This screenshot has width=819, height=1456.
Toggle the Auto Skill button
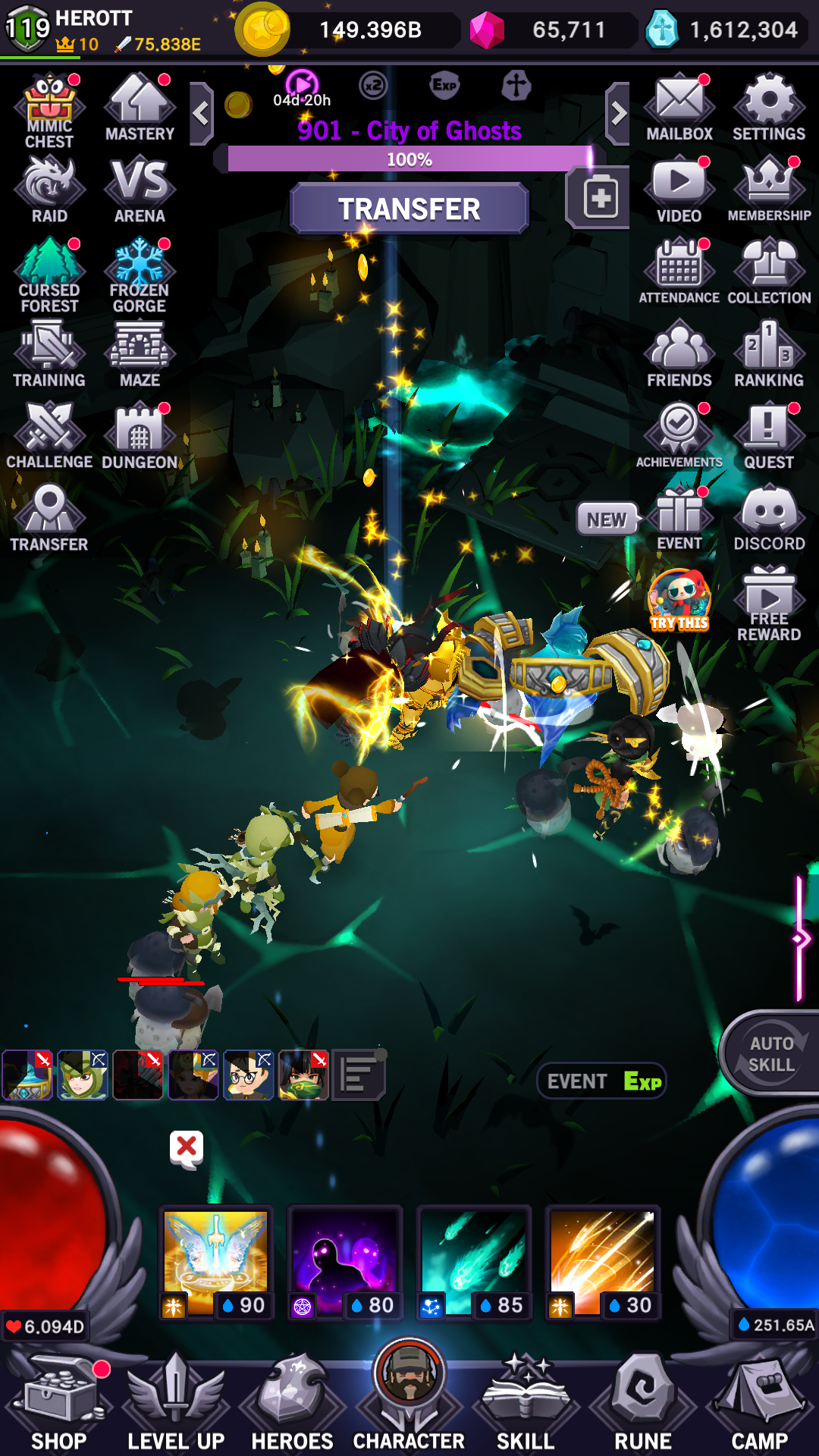coord(772,1054)
